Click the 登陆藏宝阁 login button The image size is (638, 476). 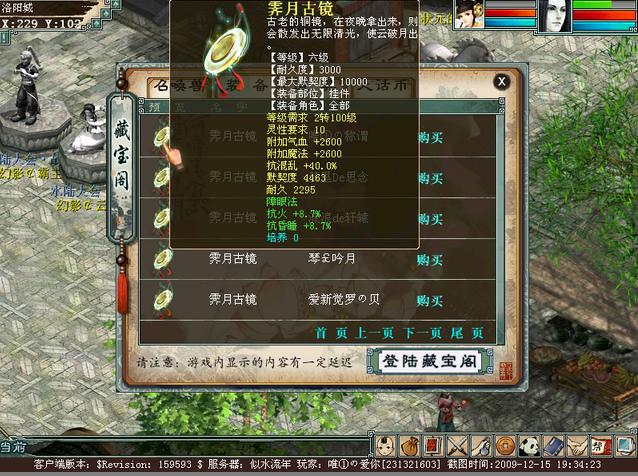coord(426,360)
